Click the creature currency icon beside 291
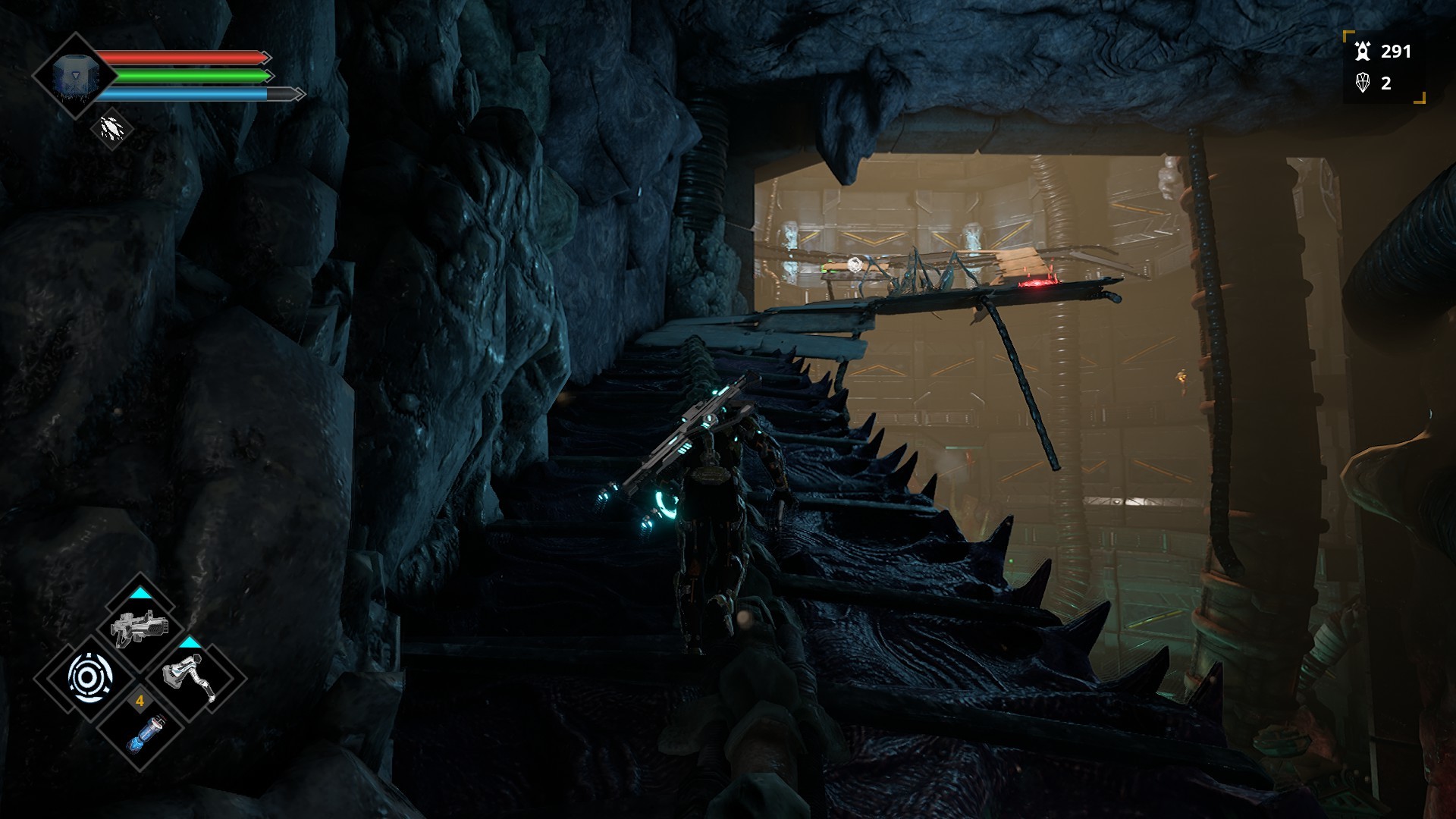Image resolution: width=1456 pixels, height=819 pixels. 1363,52
